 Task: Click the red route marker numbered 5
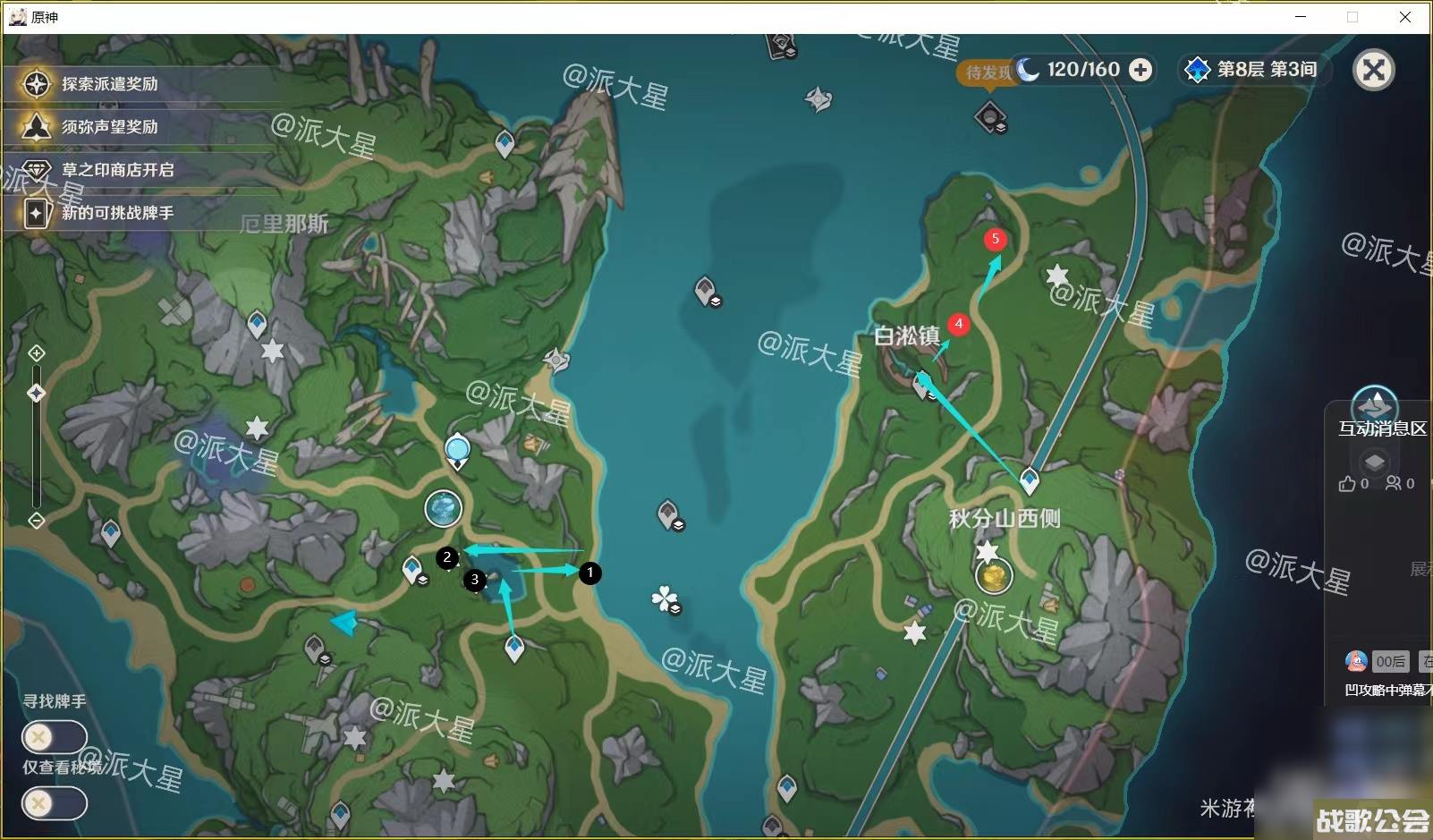(x=996, y=240)
